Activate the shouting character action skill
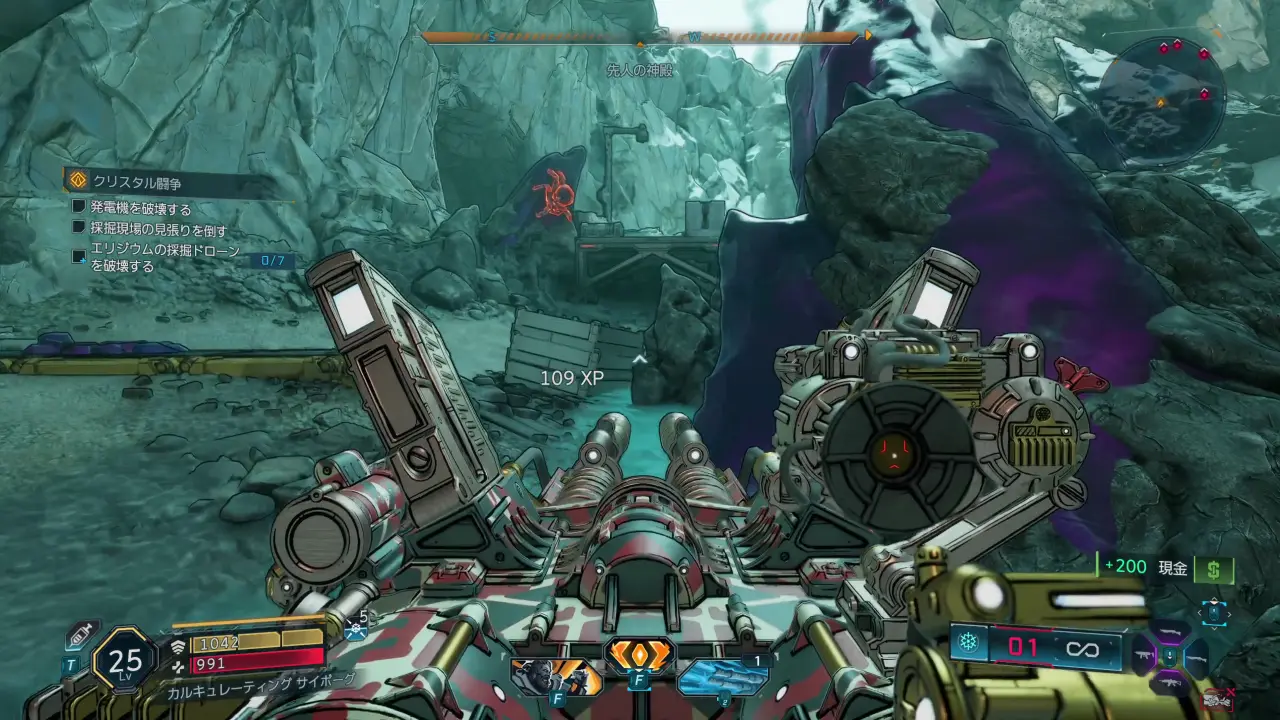The height and width of the screenshot is (720, 1280). point(556,677)
